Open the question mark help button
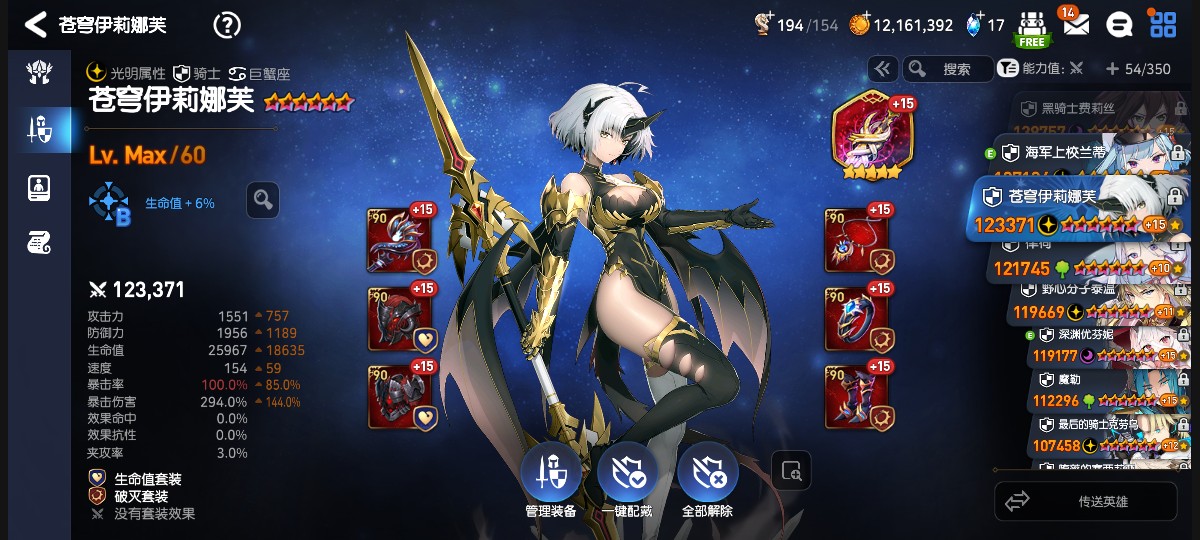 coord(227,25)
